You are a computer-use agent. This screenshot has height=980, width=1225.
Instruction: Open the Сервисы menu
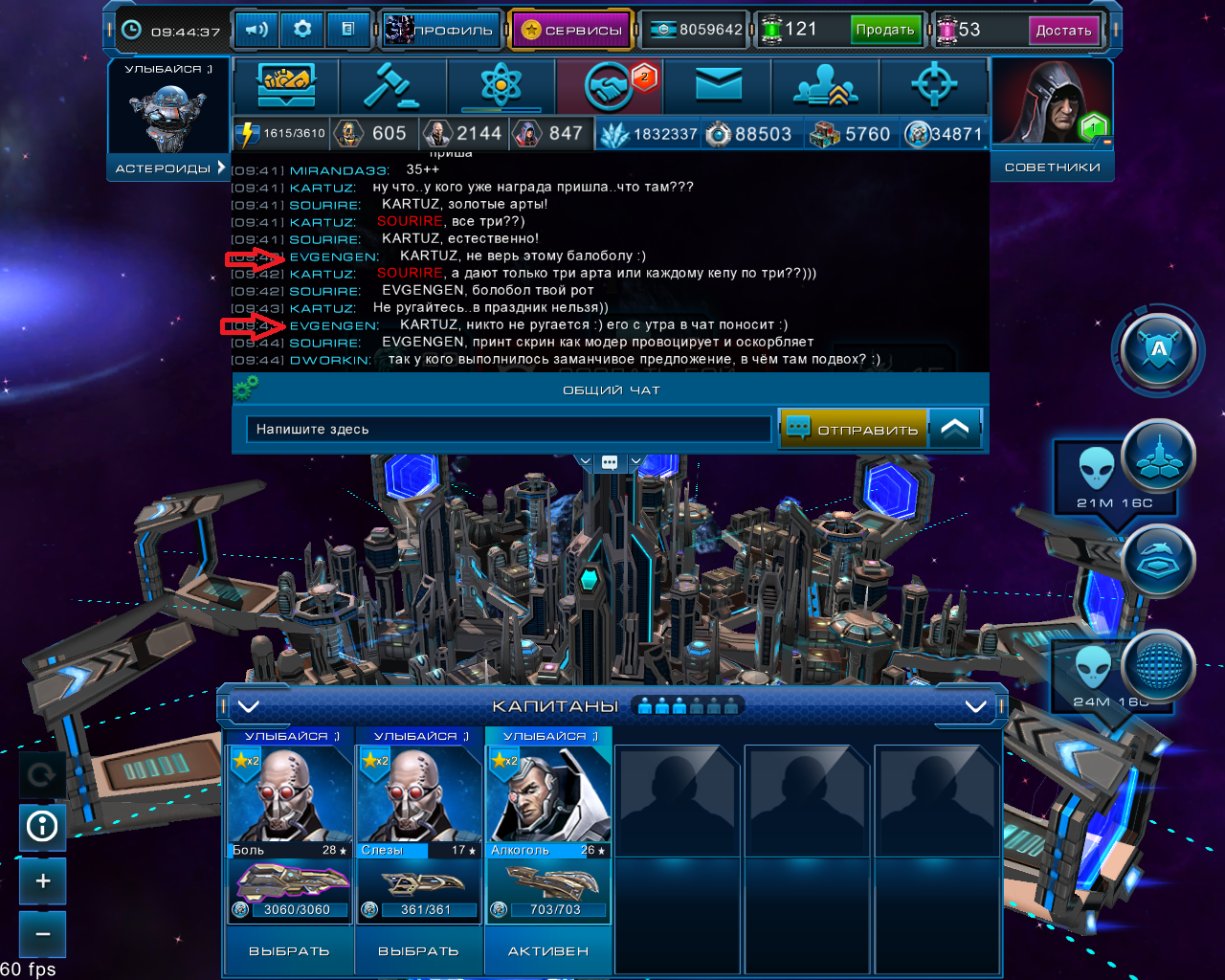coord(571,30)
